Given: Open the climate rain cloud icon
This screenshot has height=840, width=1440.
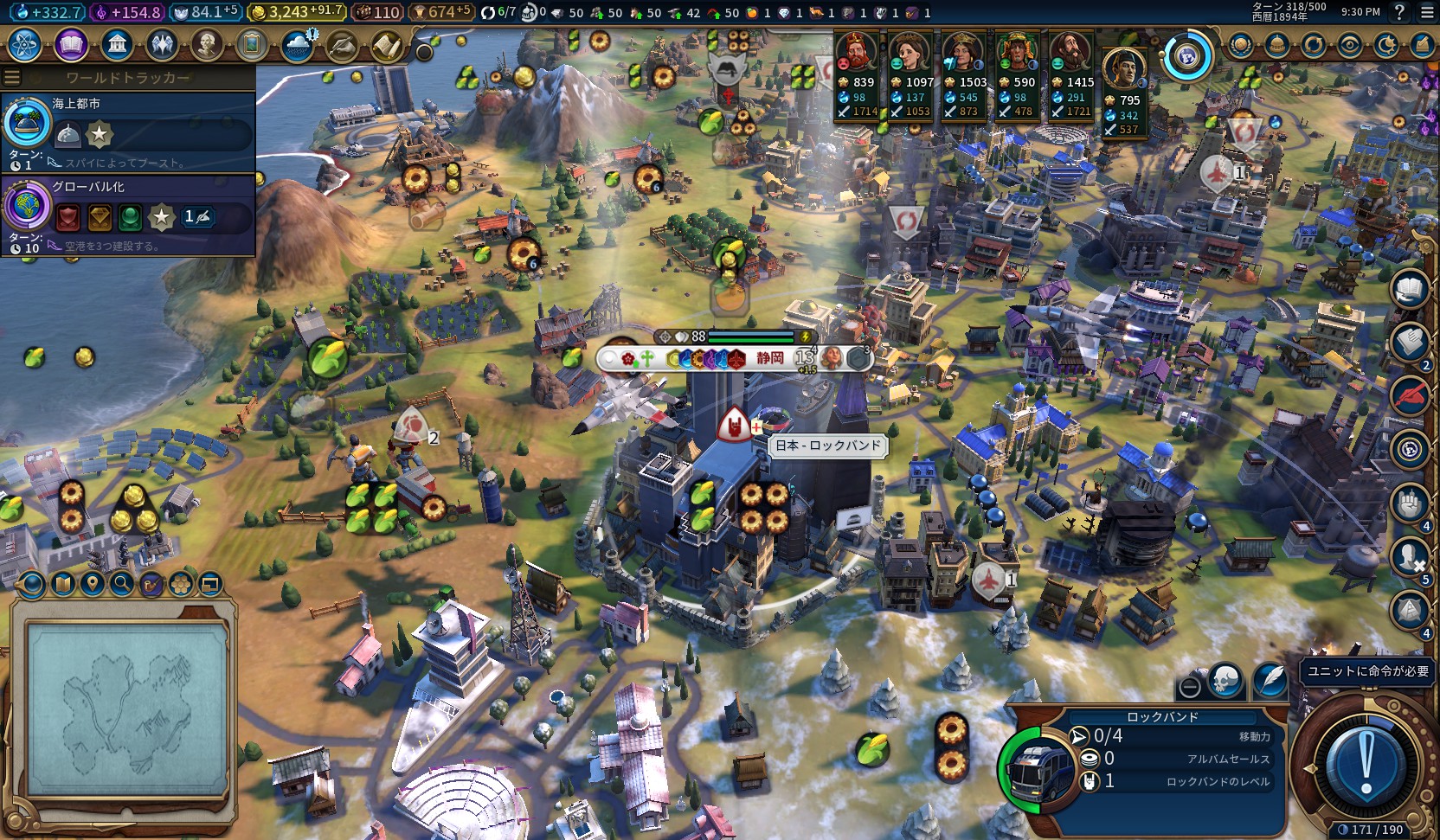Looking at the screenshot, I should 298,45.
